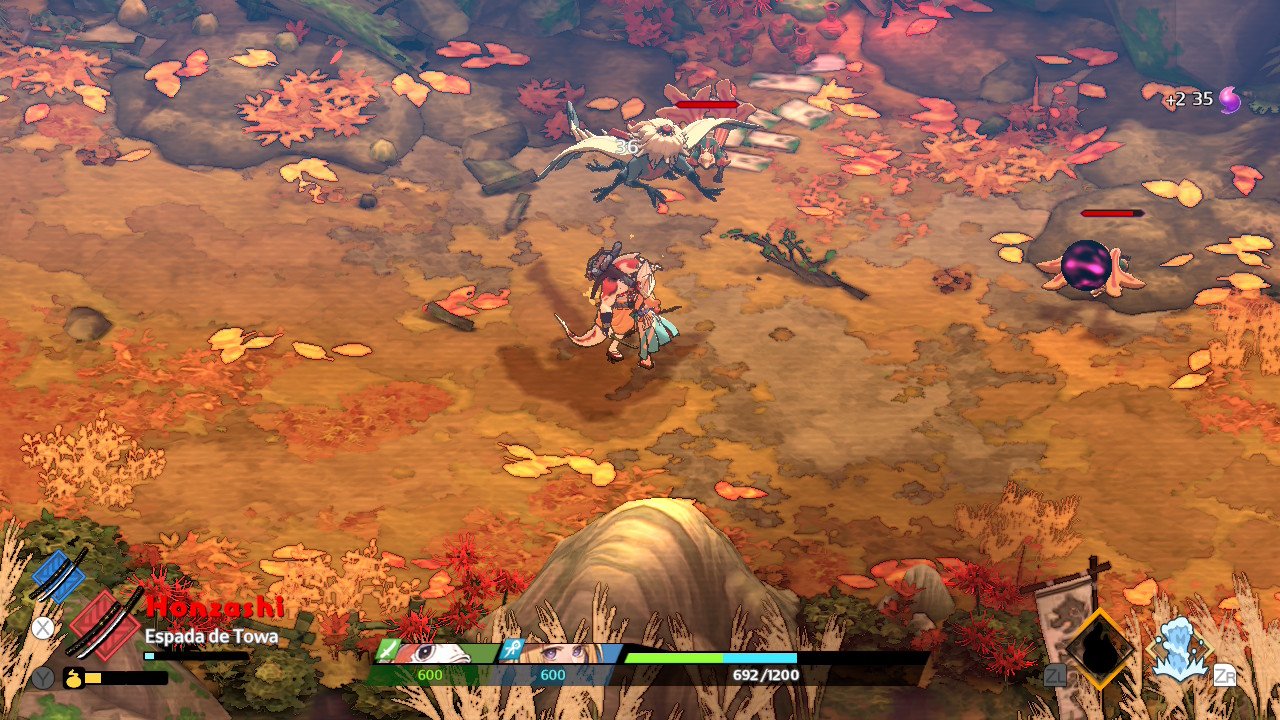Activate the dark flame spell icon
The height and width of the screenshot is (720, 1280).
click(1100, 650)
